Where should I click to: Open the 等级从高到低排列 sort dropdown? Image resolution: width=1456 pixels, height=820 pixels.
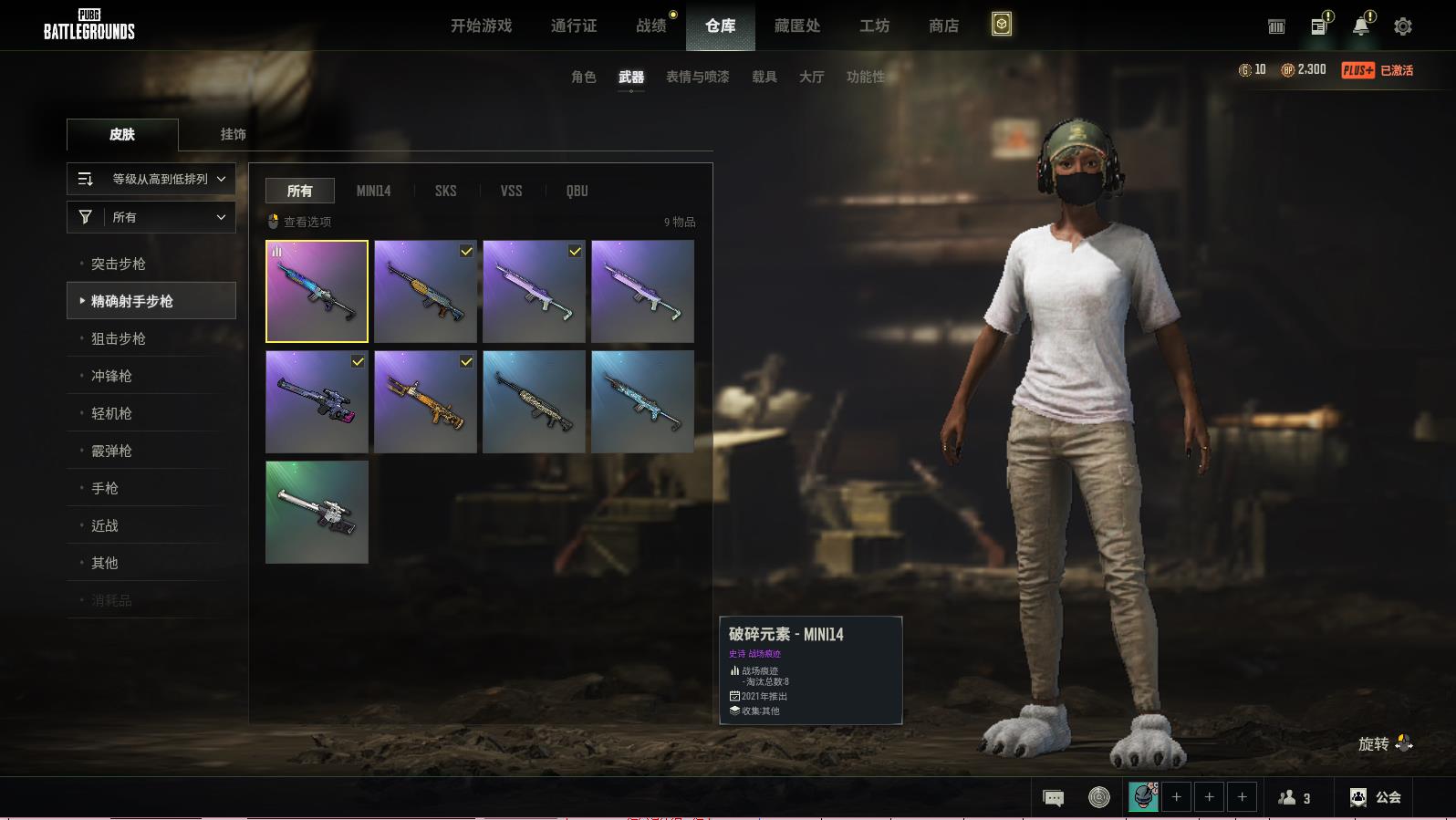151,179
